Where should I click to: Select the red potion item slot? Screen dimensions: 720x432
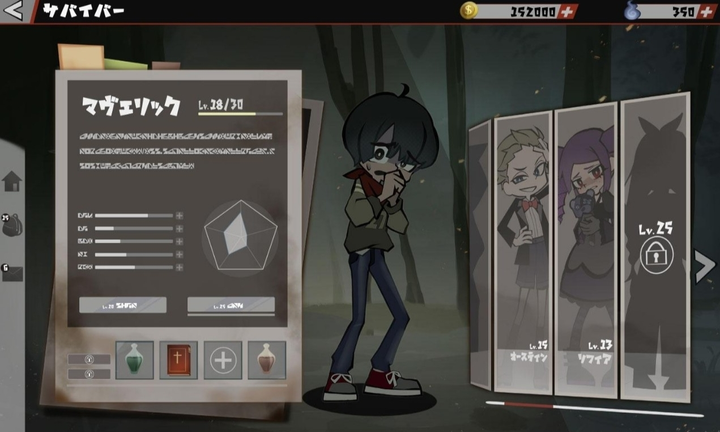click(x=267, y=360)
